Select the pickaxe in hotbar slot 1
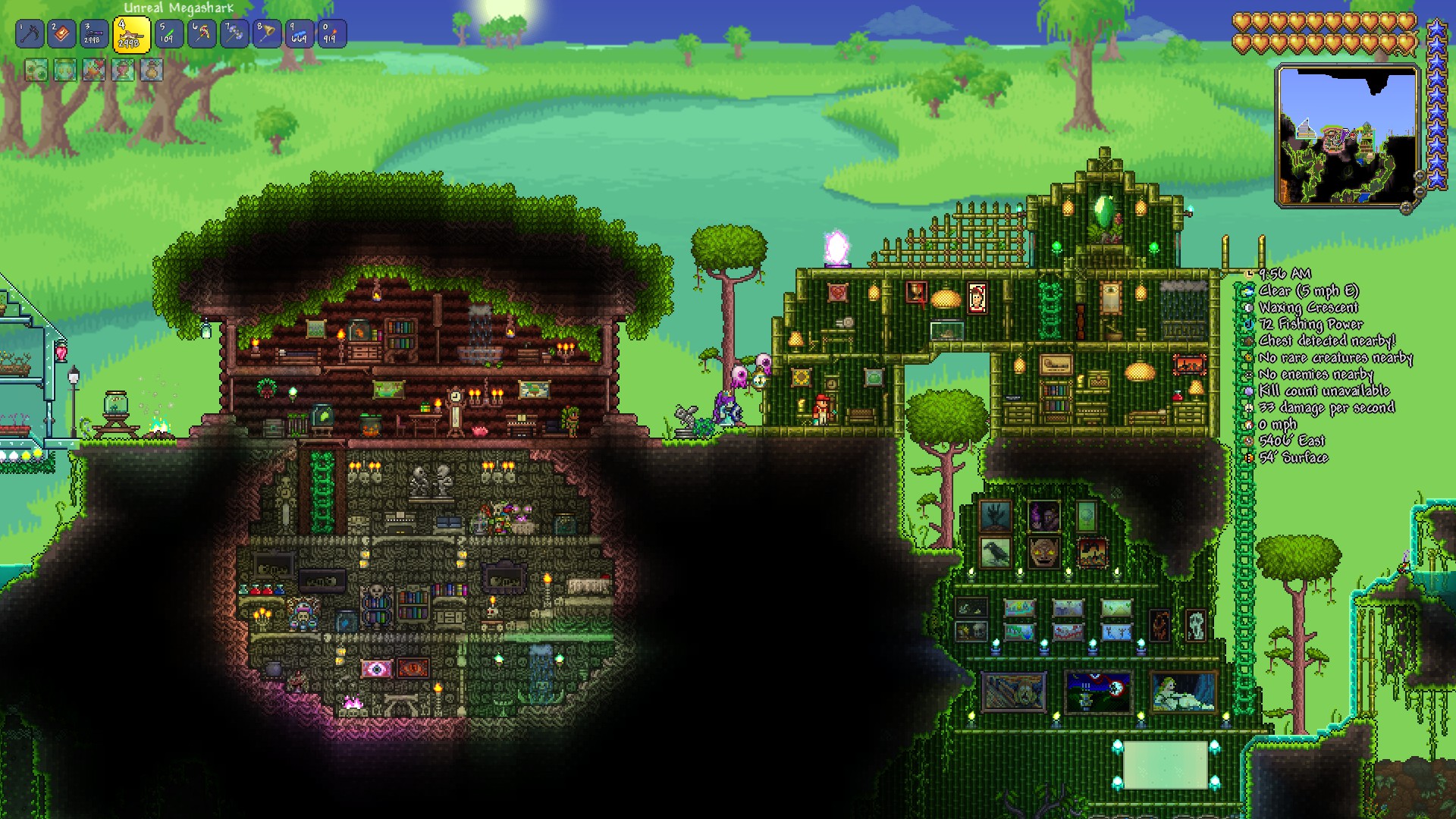Viewport: 1456px width, 819px height. click(30, 33)
